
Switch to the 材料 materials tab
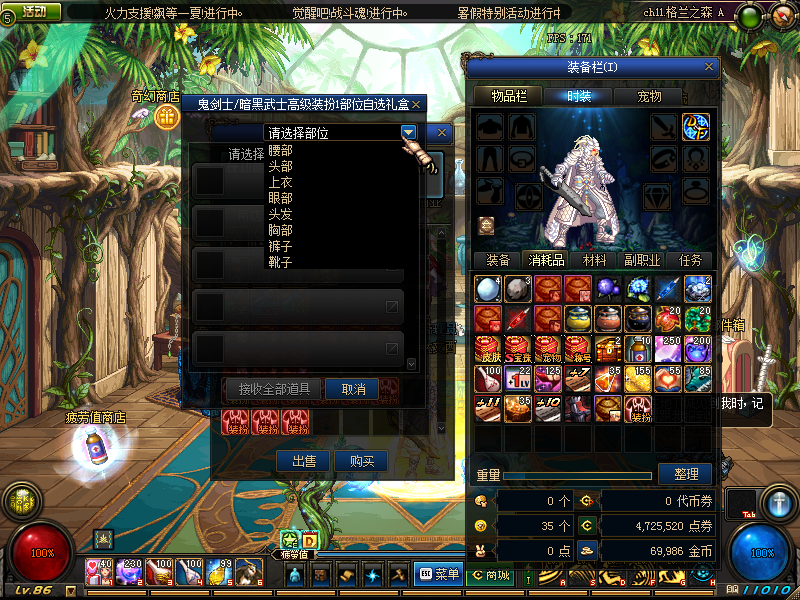[595, 260]
